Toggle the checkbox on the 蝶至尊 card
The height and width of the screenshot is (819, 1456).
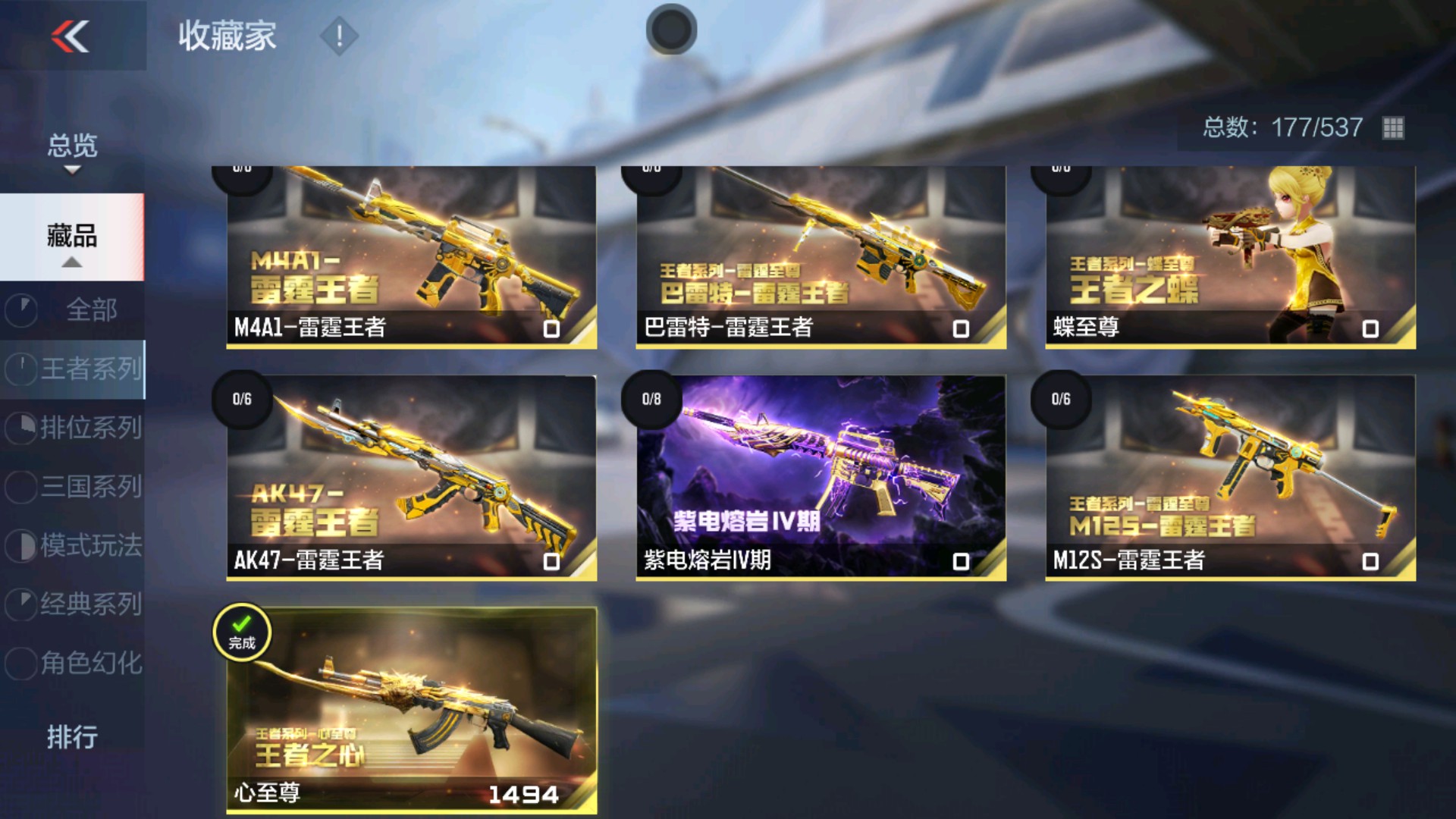click(1371, 329)
